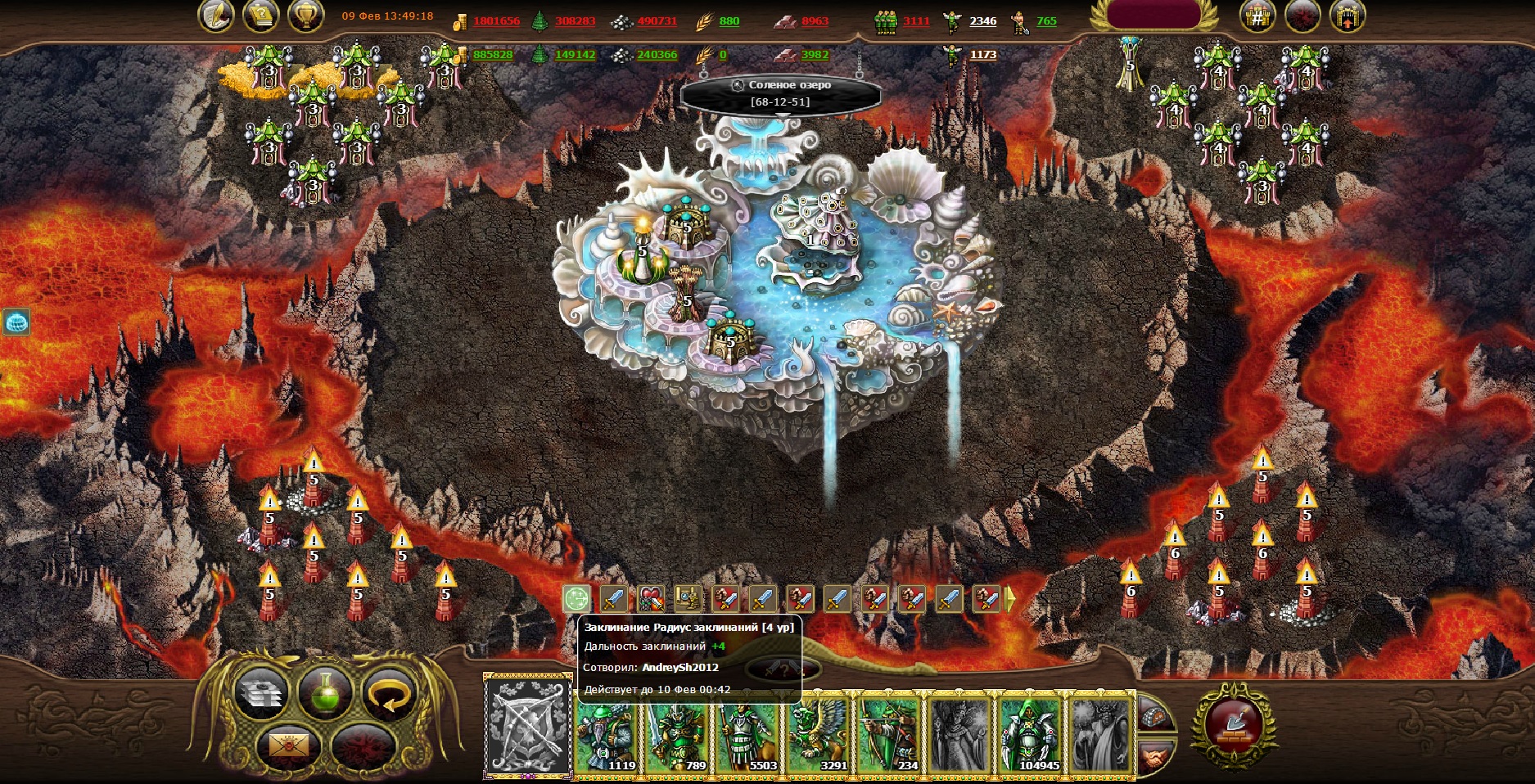Click the blue dome side icon
1535x784 pixels.
pos(16,322)
